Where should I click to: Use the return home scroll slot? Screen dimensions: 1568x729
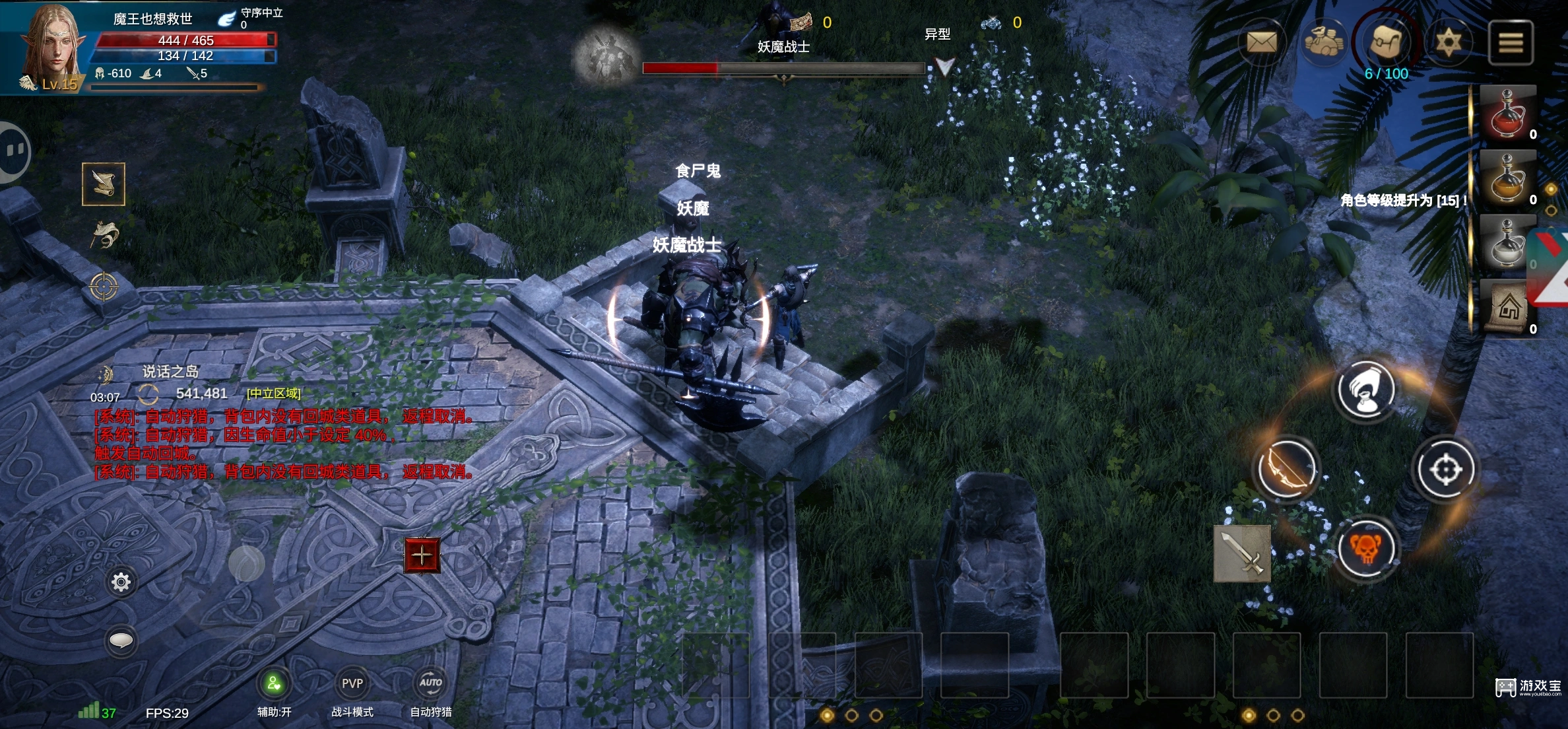(1507, 308)
